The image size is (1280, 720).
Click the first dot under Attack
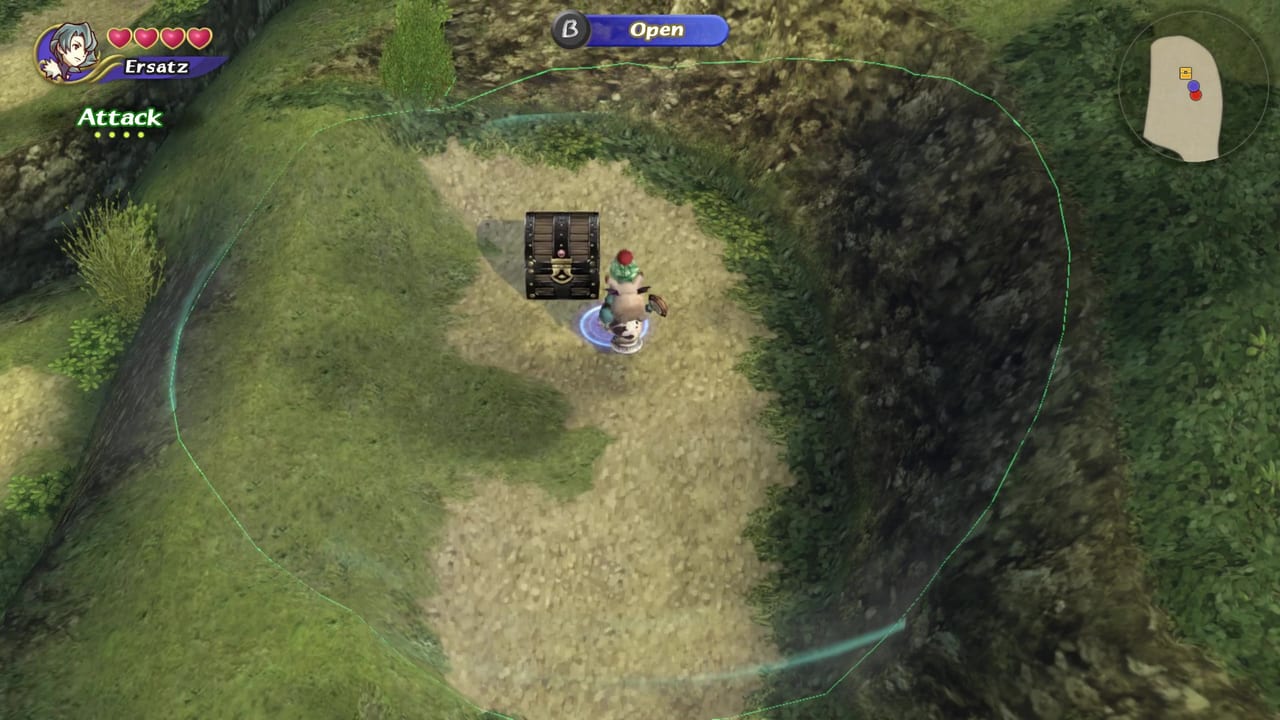point(97,134)
